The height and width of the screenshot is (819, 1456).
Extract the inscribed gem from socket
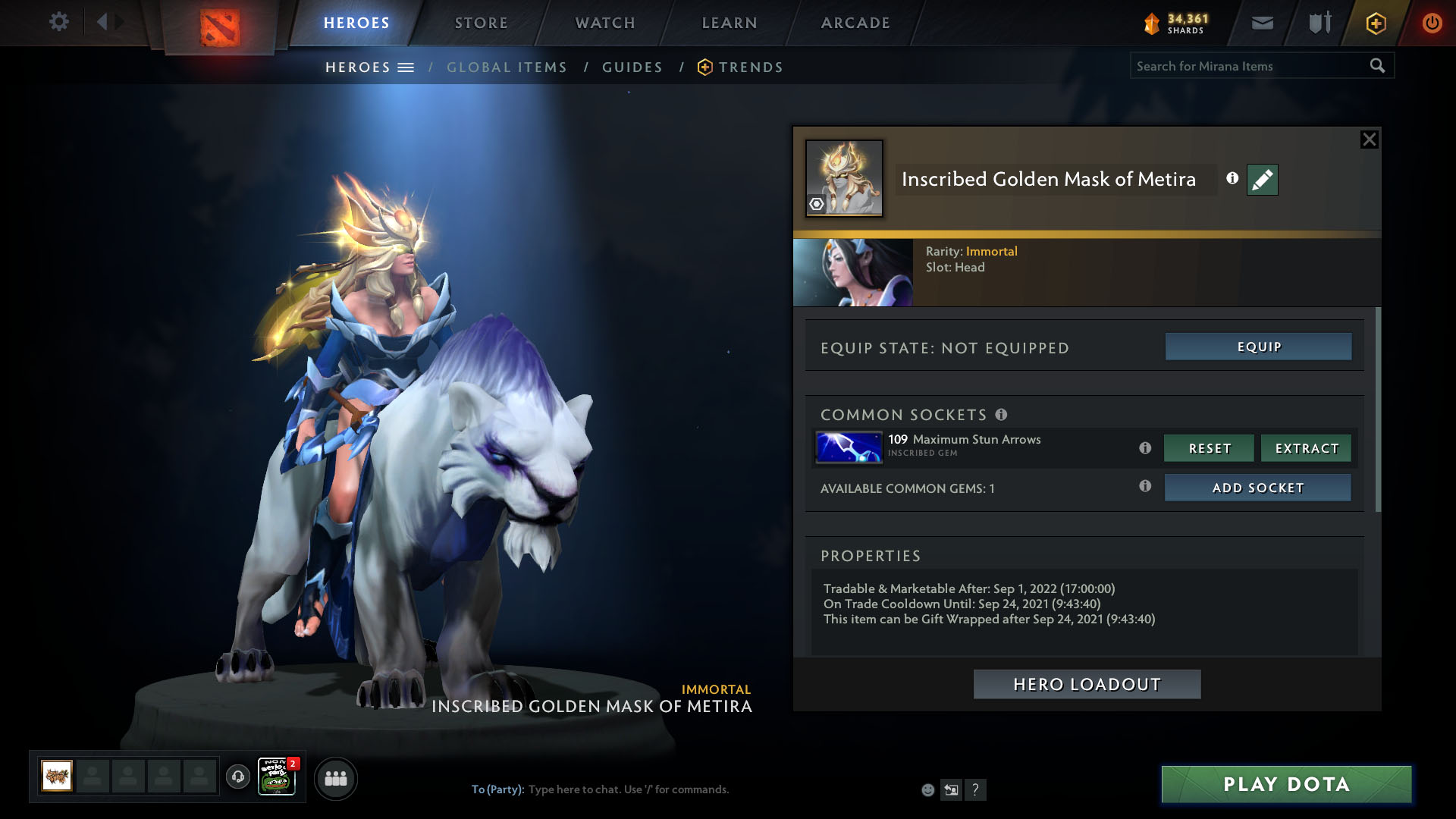pos(1306,448)
